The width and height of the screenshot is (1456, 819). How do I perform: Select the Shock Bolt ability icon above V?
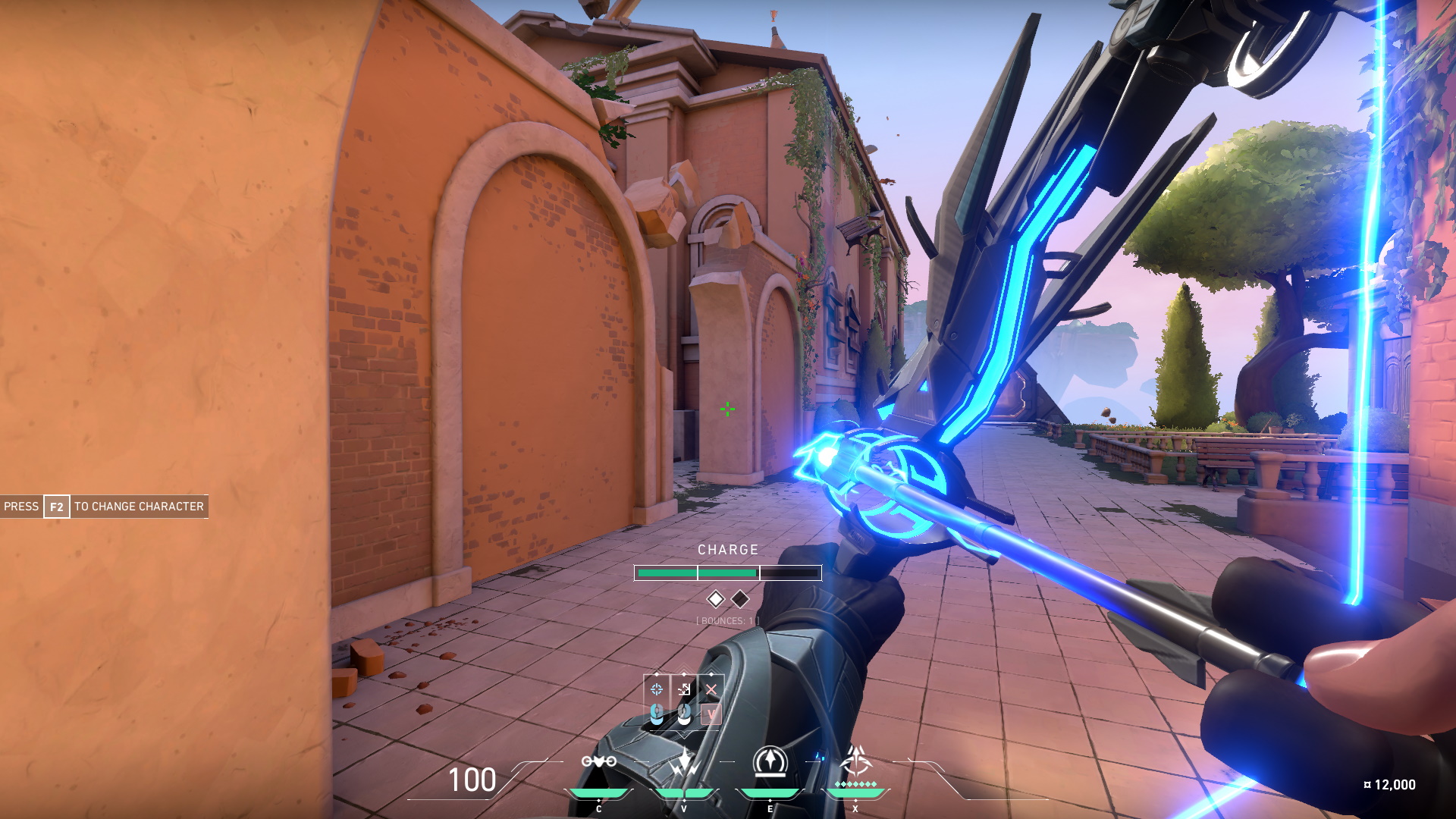pos(684,761)
